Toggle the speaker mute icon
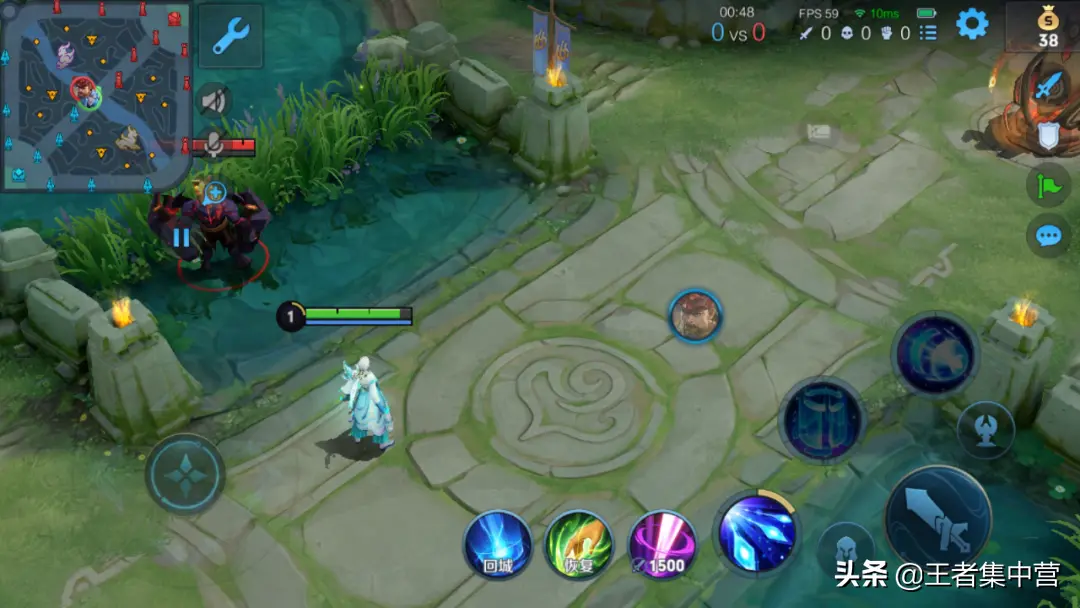 pos(213,100)
